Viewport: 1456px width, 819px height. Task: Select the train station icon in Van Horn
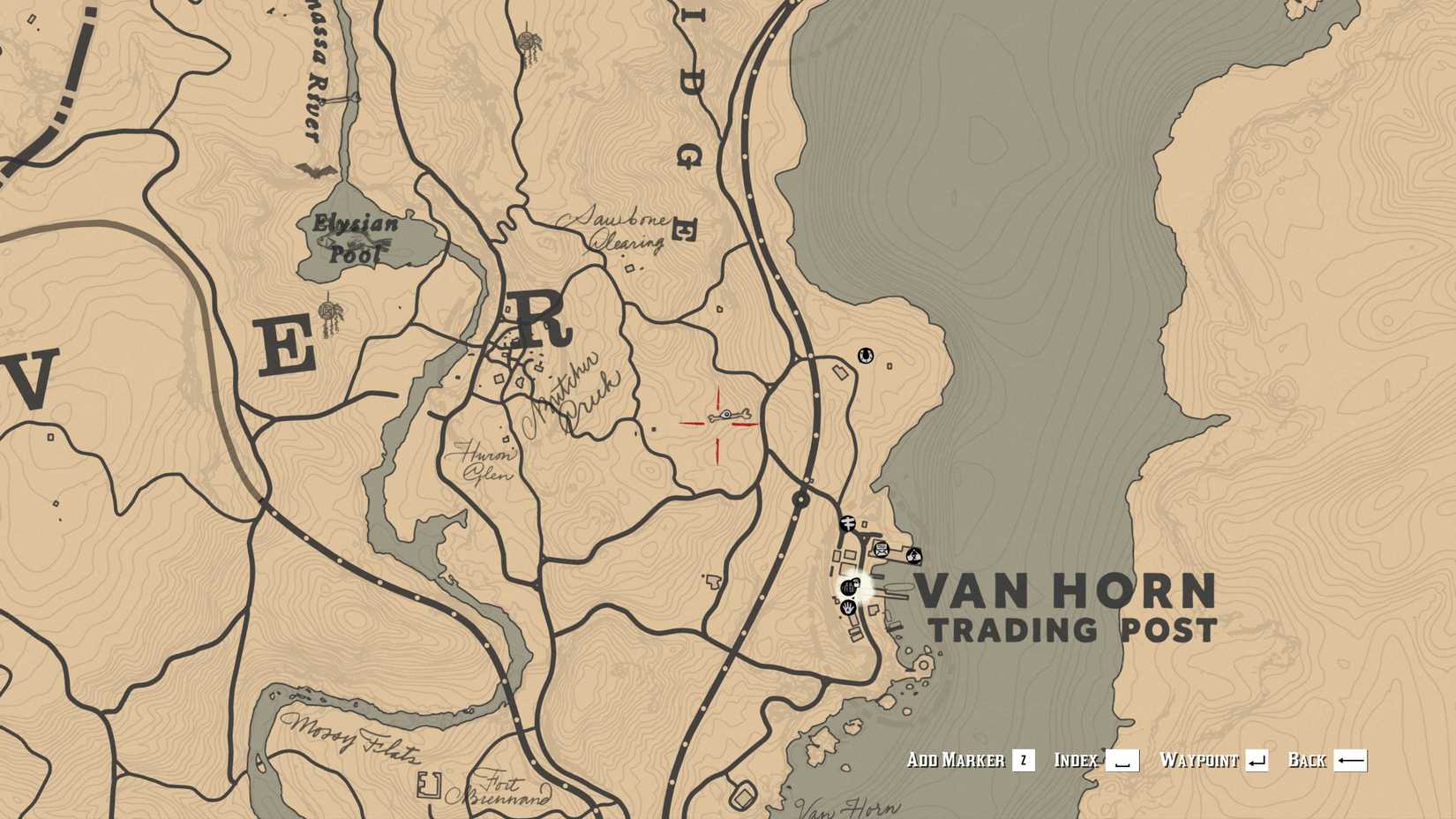(x=850, y=522)
